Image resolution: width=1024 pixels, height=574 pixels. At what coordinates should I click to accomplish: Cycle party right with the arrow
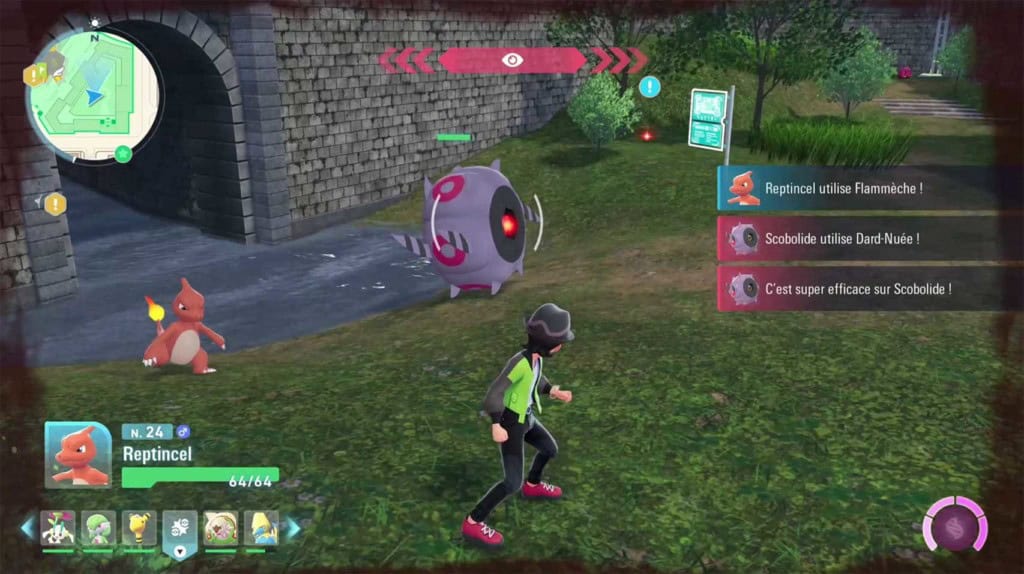[293, 528]
